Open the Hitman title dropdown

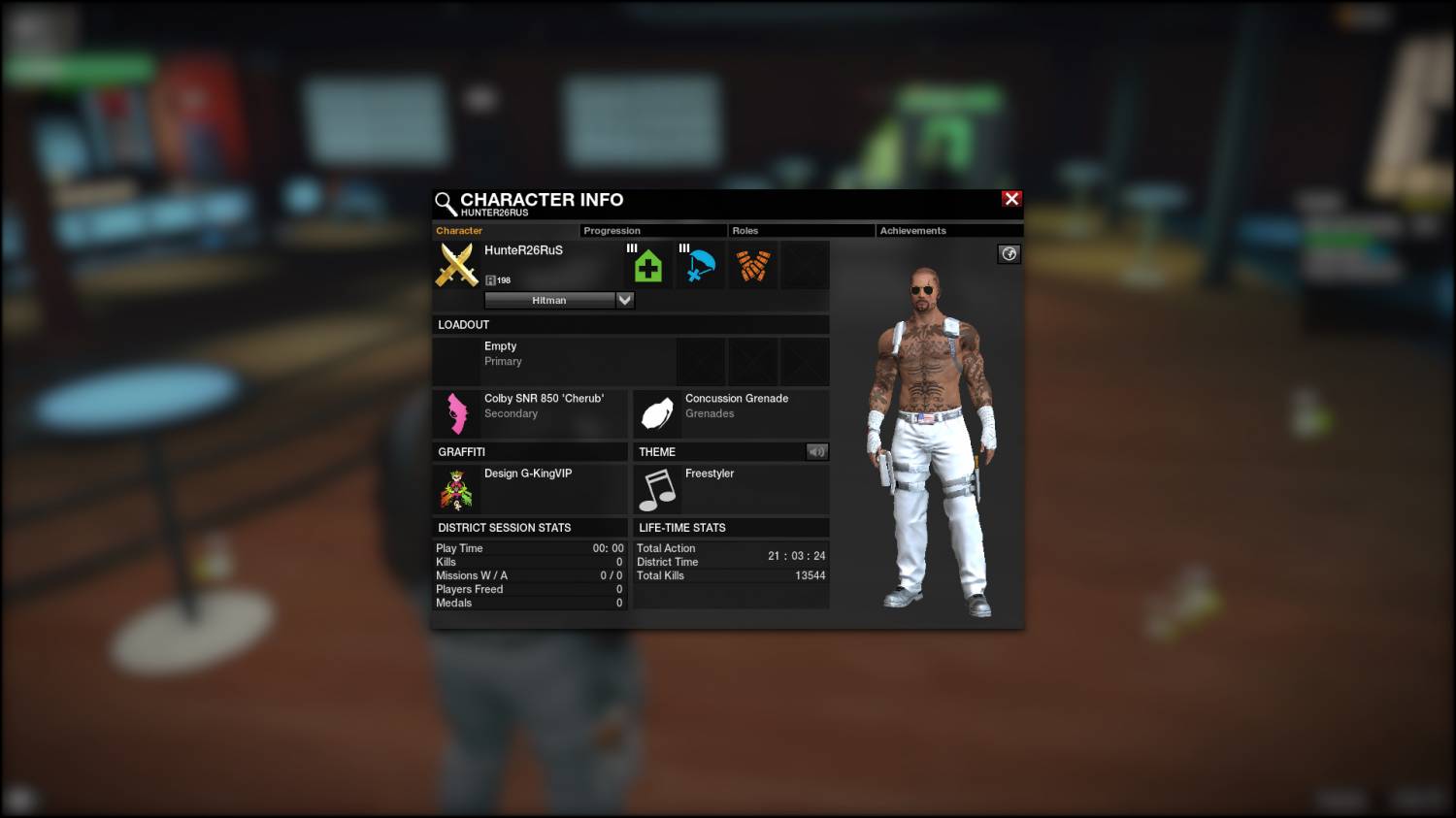625,301
